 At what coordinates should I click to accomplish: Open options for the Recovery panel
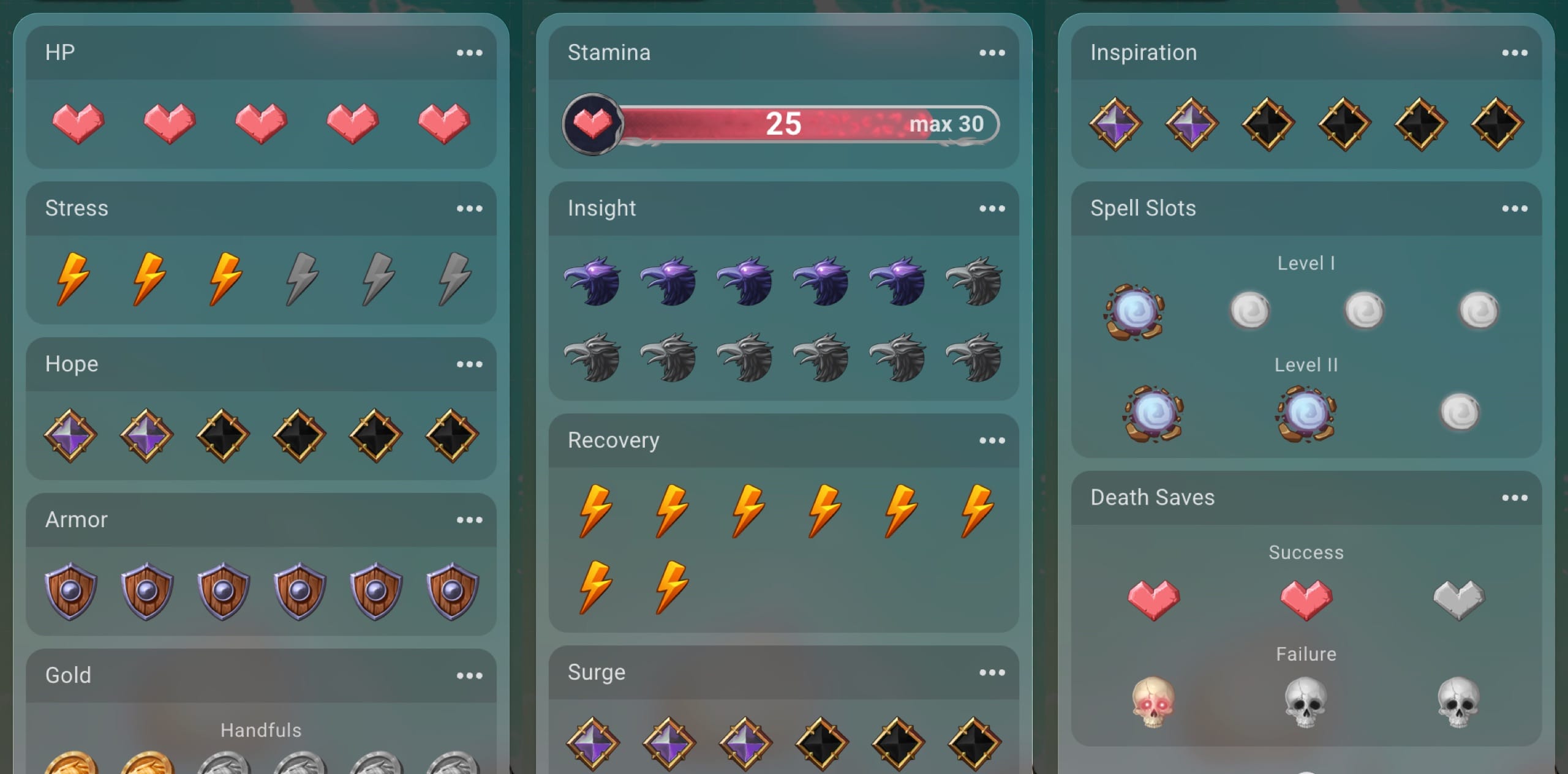992,441
